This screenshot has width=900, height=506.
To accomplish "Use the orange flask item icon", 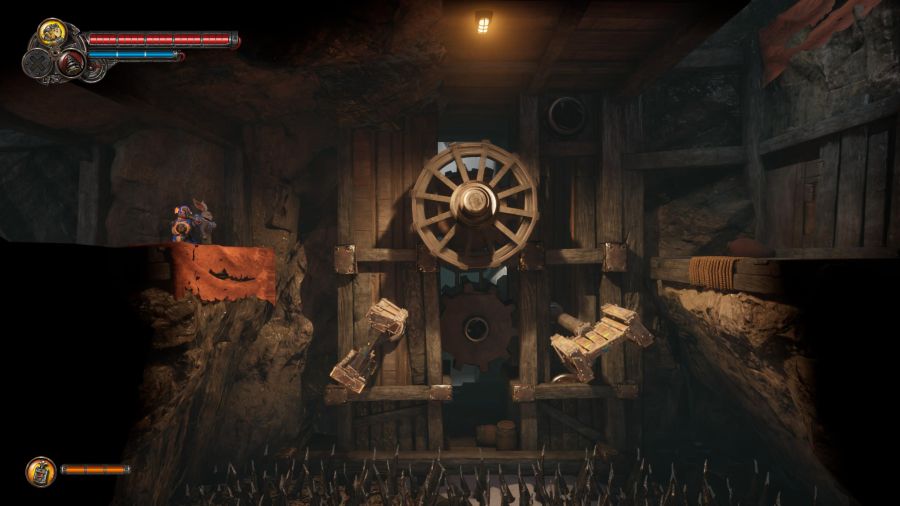I will [40, 469].
